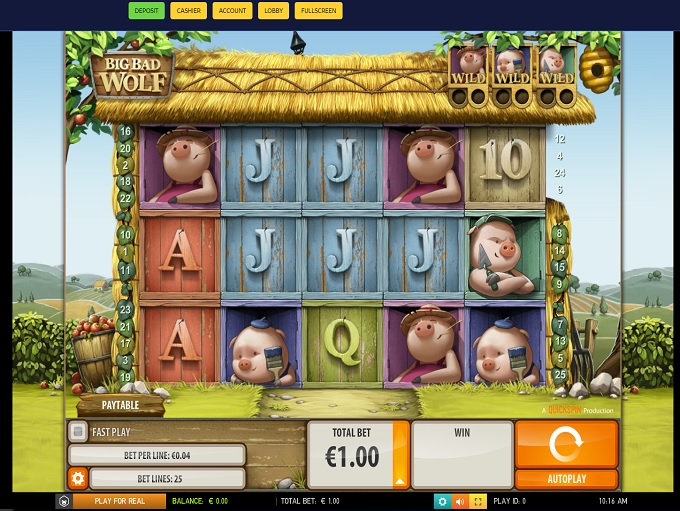Toggle the Fast Play checkbox
The width and height of the screenshot is (680, 511).
(78, 432)
